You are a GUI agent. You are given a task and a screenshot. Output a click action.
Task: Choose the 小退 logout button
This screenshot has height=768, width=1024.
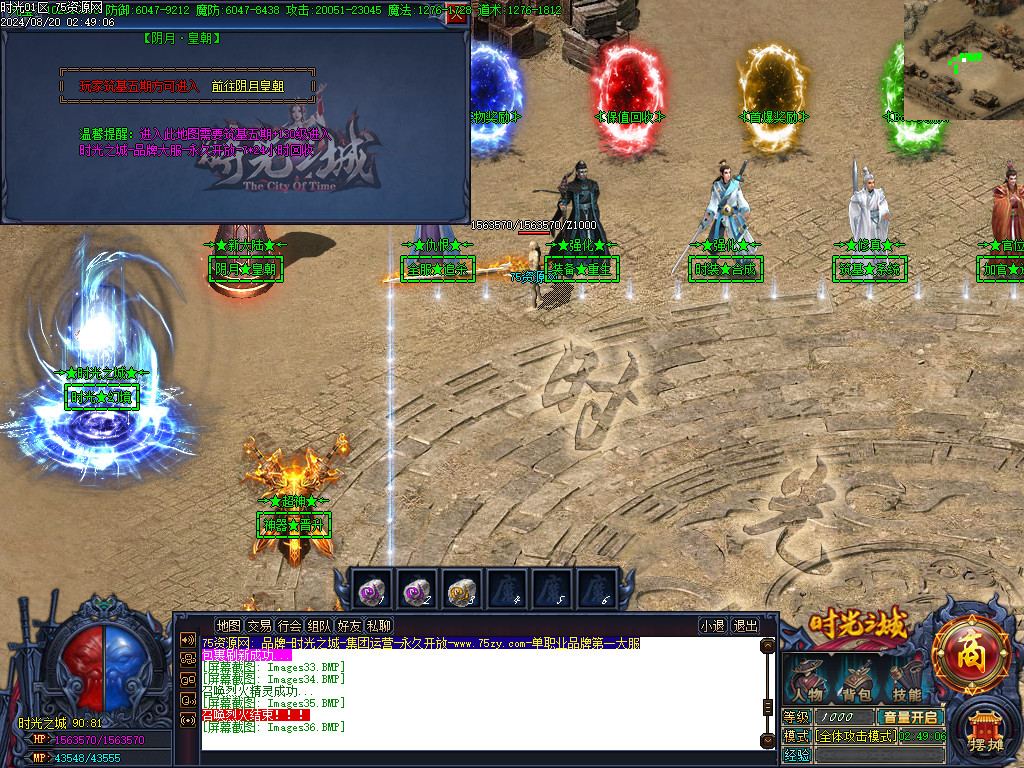point(712,626)
